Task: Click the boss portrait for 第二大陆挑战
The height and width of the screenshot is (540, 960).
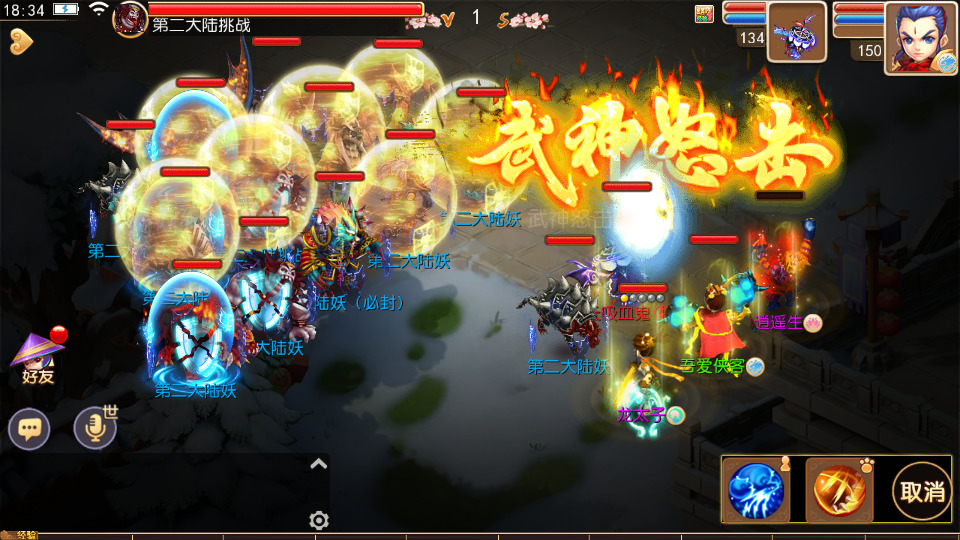Action: (x=130, y=18)
